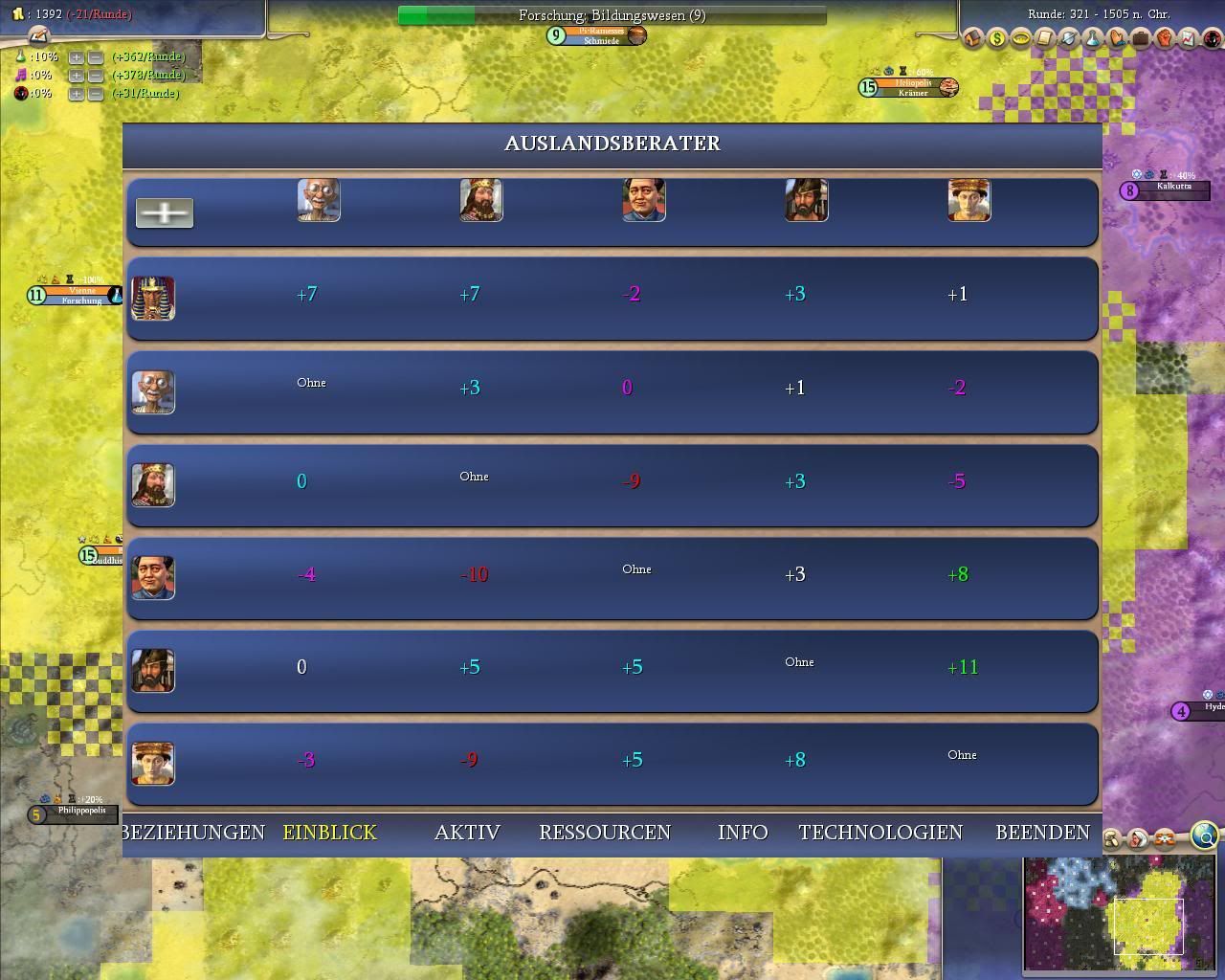This screenshot has width=1225, height=980.
Task: Switch to the Beziehungen tab
Action: click(x=194, y=833)
